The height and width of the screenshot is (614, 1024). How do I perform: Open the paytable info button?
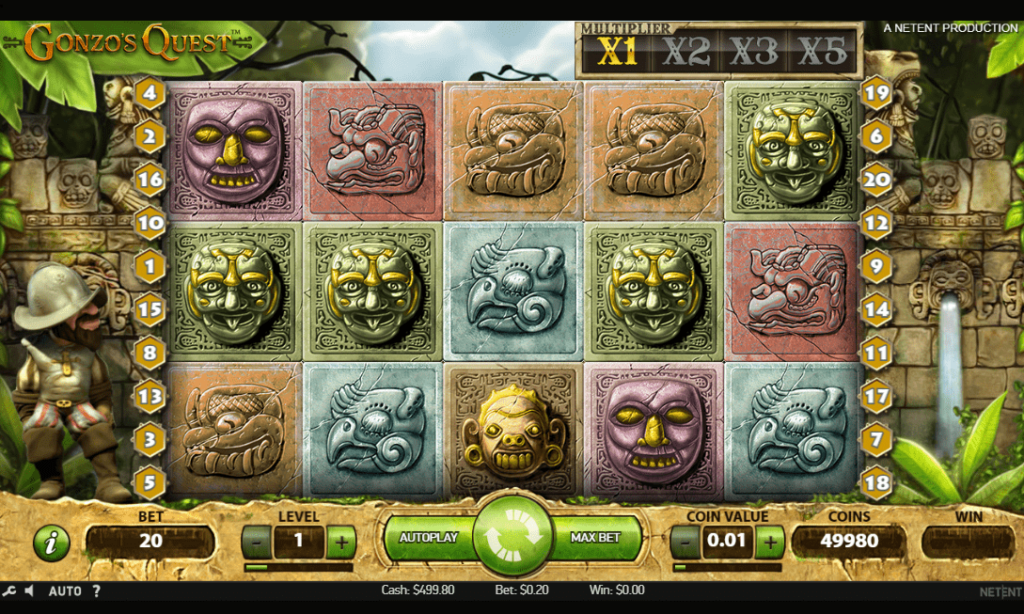point(51,543)
